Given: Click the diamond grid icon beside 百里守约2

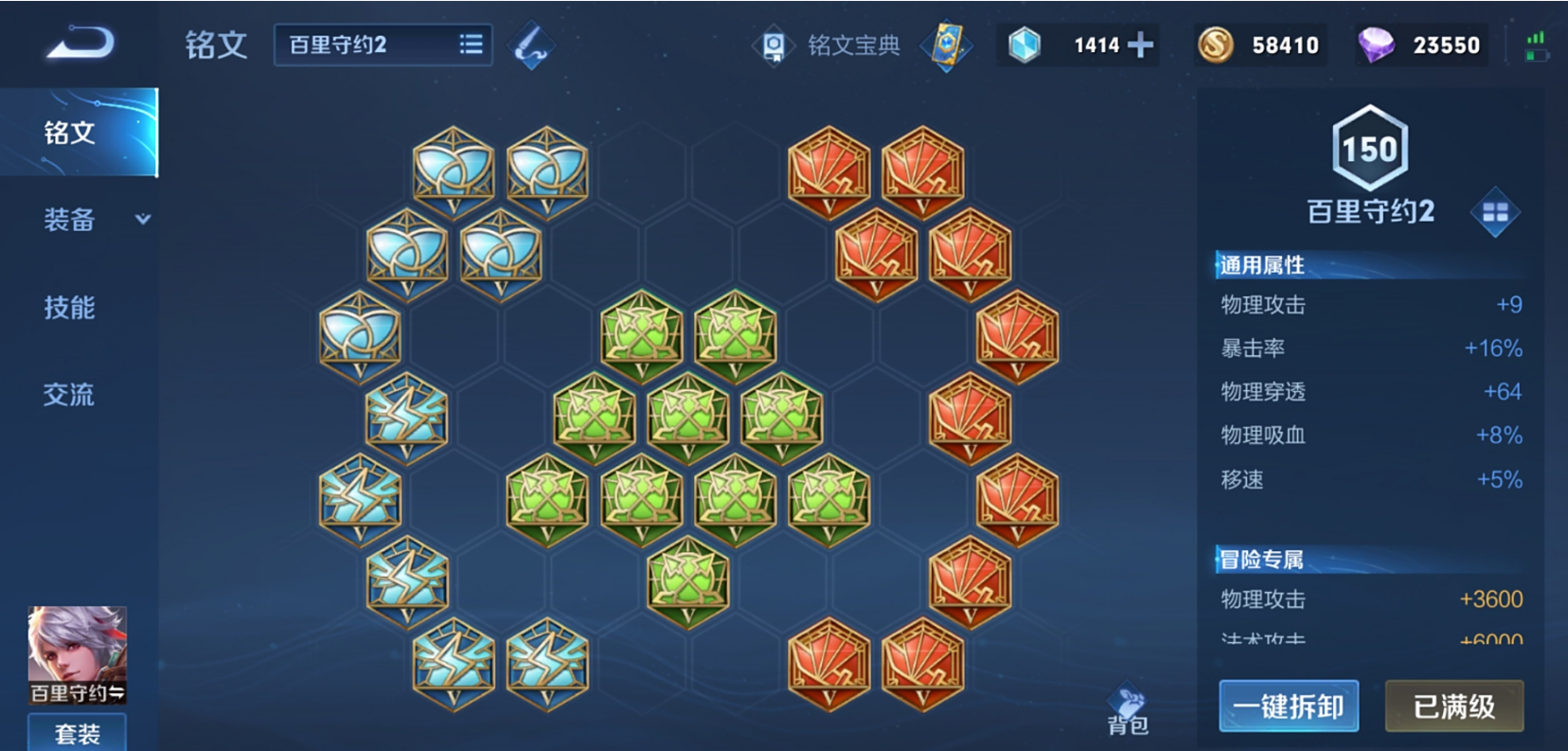Looking at the screenshot, I should click(x=1494, y=212).
